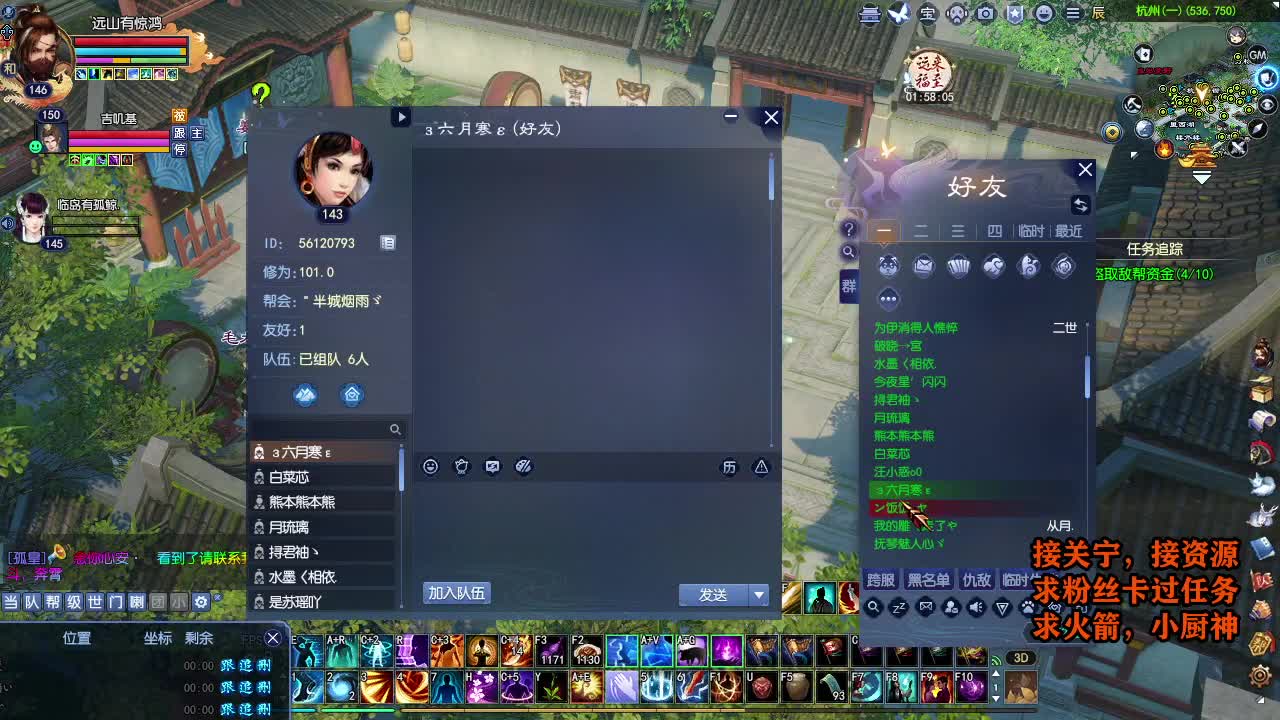
Task: Click the copy icon next to ID 56120793
Action: 387,243
